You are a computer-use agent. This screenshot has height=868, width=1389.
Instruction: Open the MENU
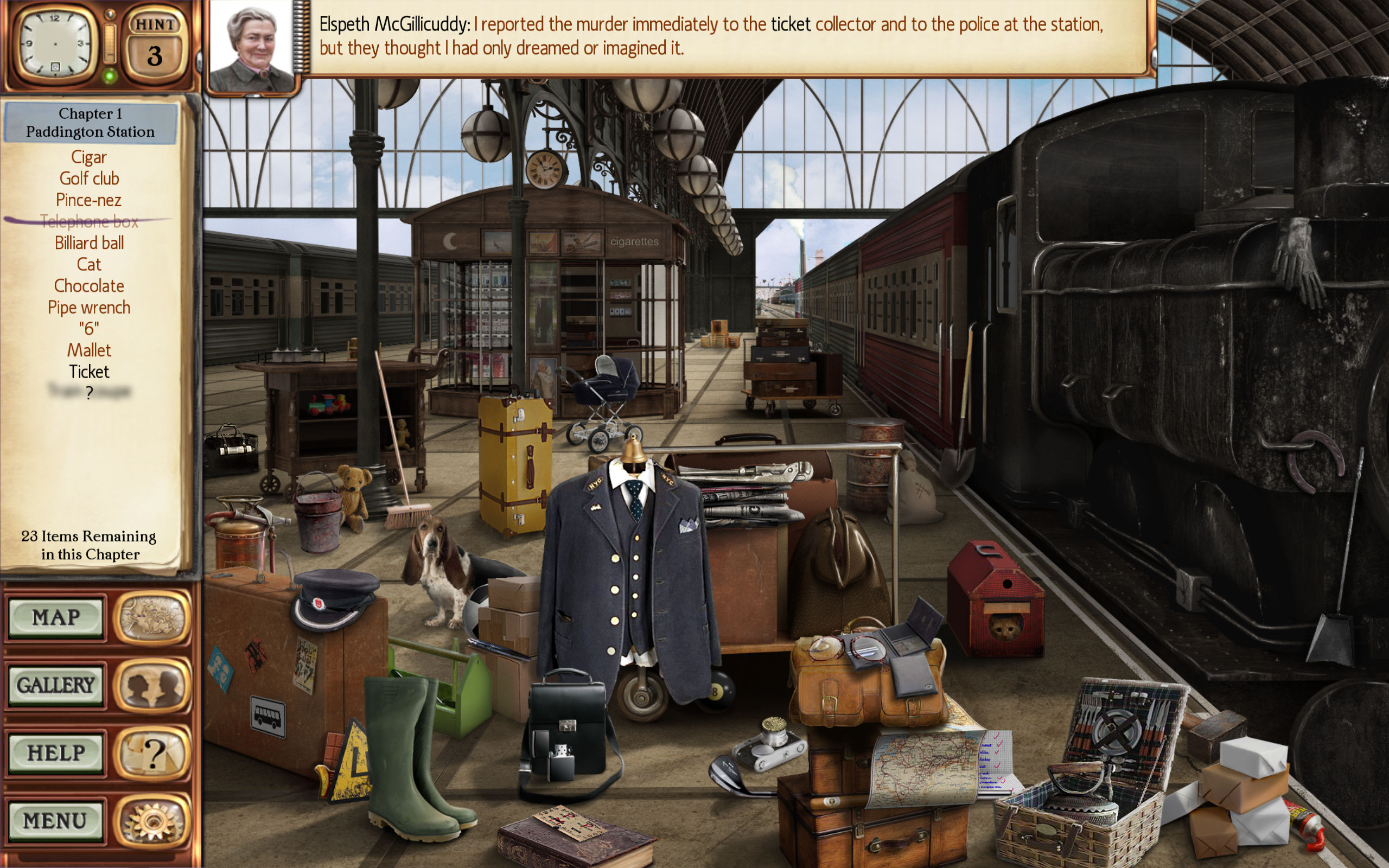(56, 821)
